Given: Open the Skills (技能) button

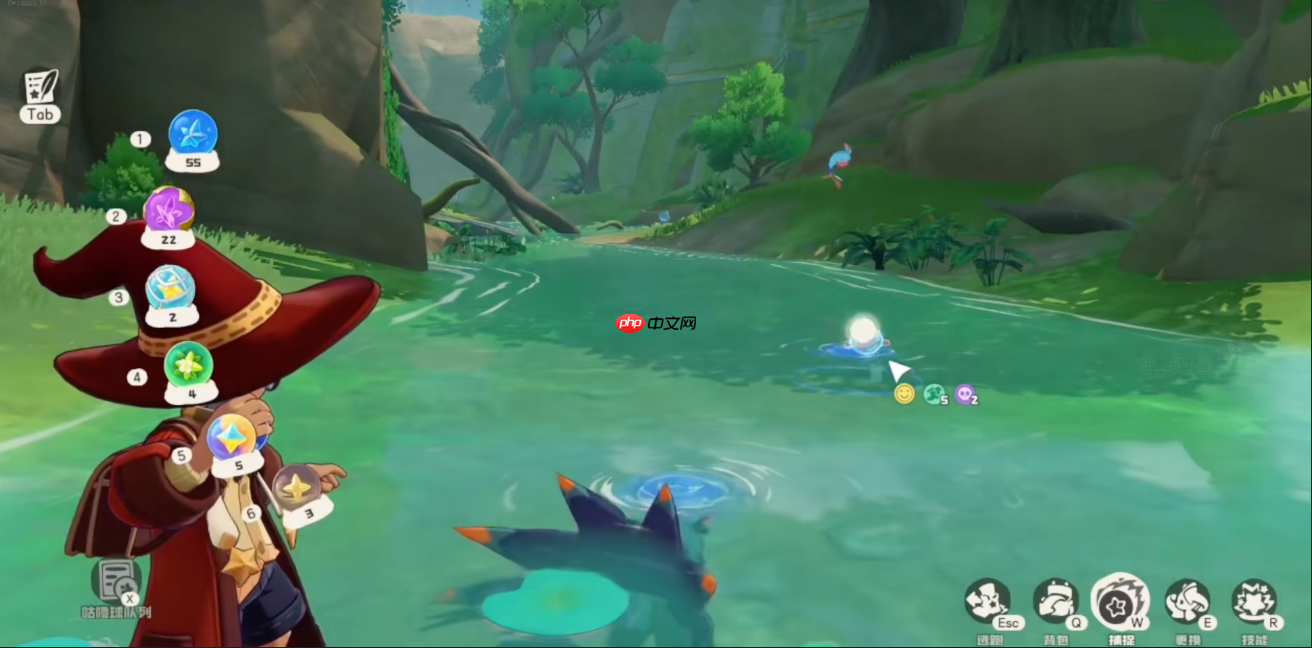Looking at the screenshot, I should (1253, 601).
